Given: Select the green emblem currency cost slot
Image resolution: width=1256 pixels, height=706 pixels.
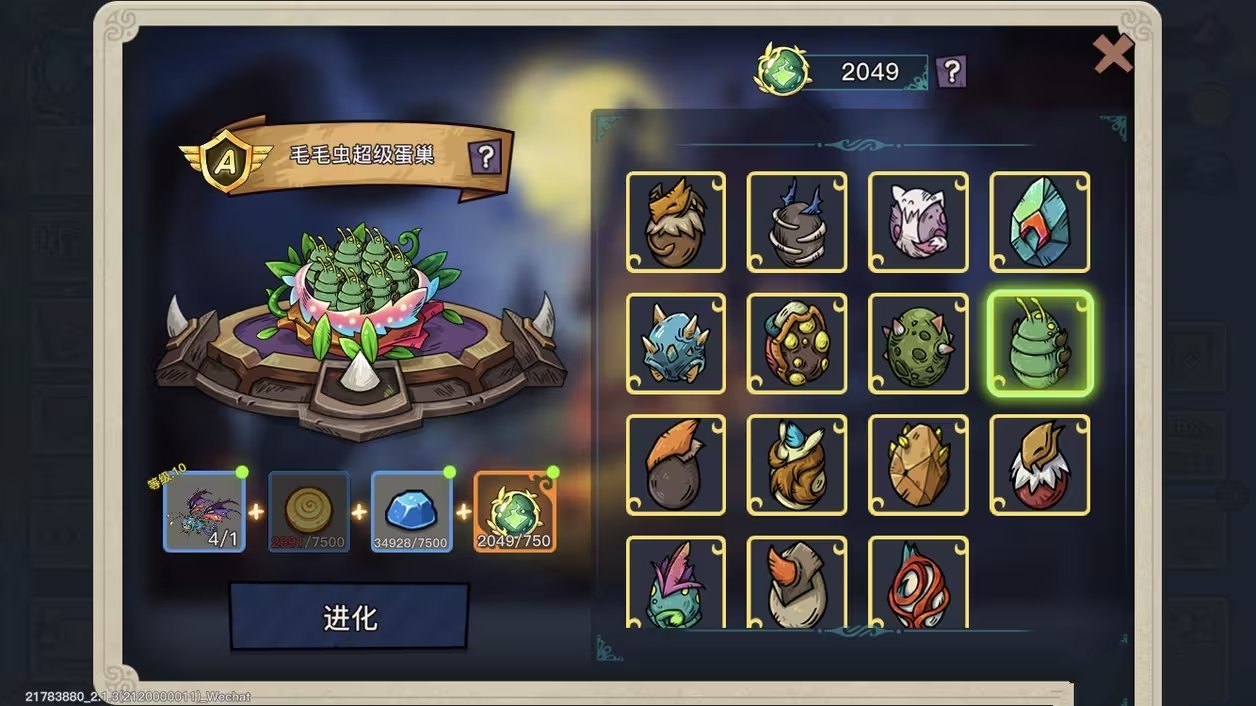Looking at the screenshot, I should pos(514,512).
